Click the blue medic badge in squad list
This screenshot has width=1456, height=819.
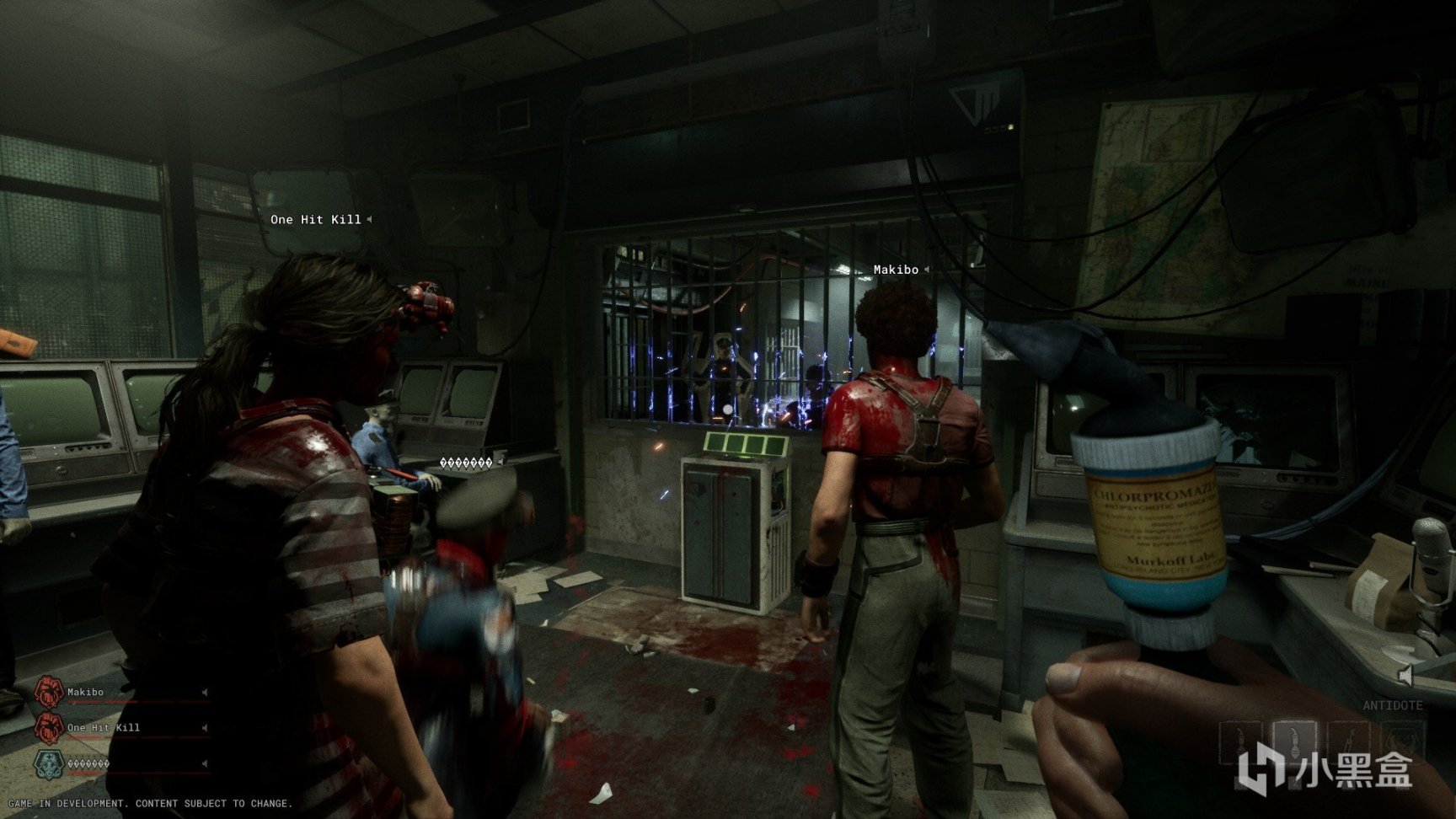click(48, 763)
